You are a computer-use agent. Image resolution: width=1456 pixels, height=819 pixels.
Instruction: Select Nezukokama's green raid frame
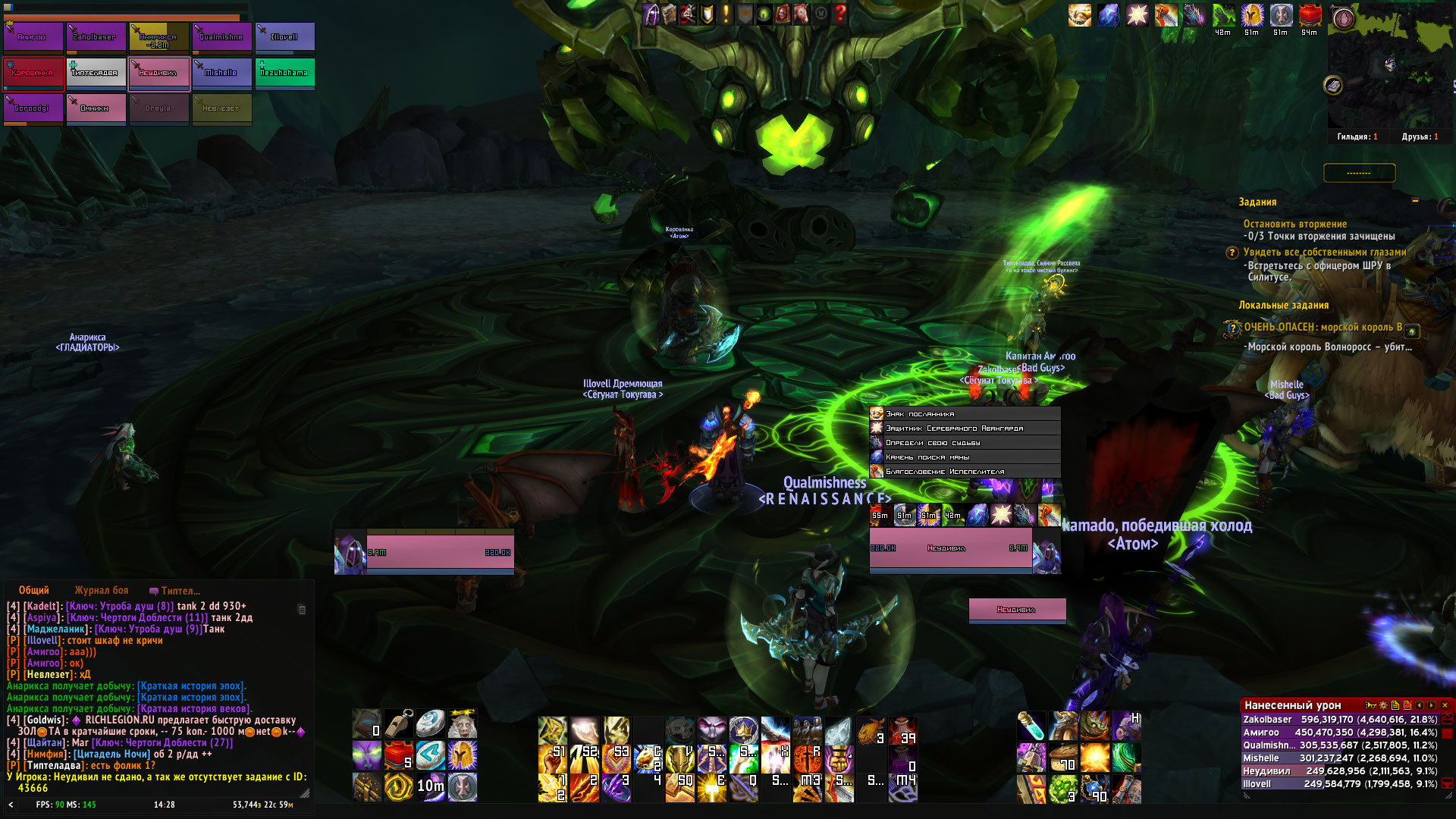click(x=284, y=73)
